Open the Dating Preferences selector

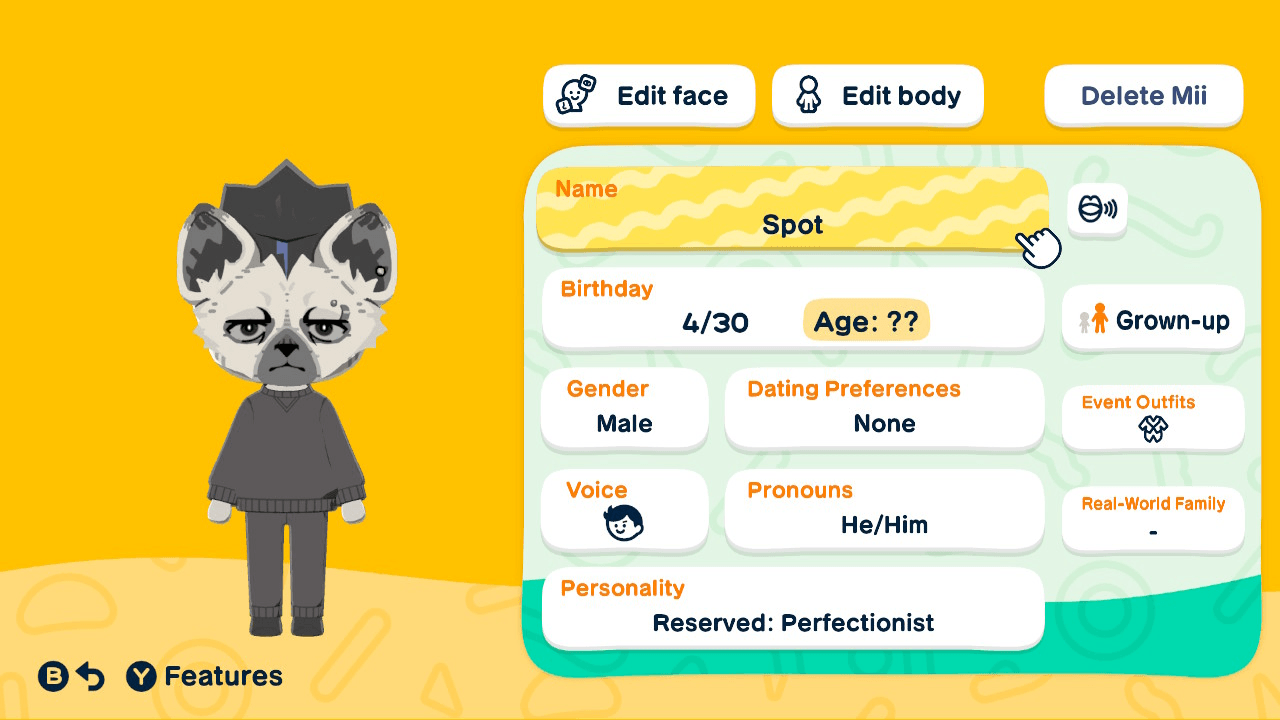click(x=884, y=408)
